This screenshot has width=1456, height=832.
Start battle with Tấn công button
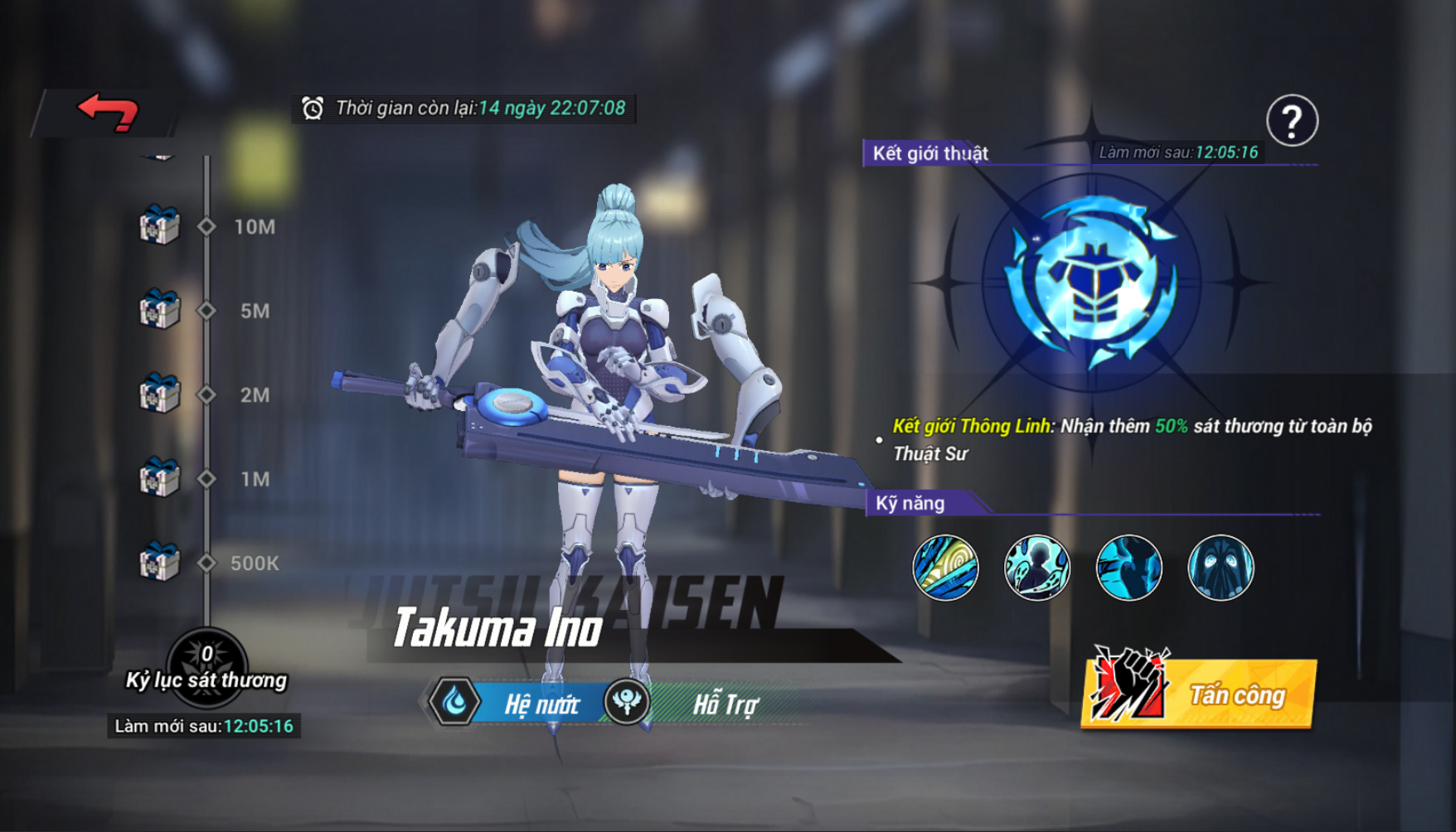tap(1201, 693)
